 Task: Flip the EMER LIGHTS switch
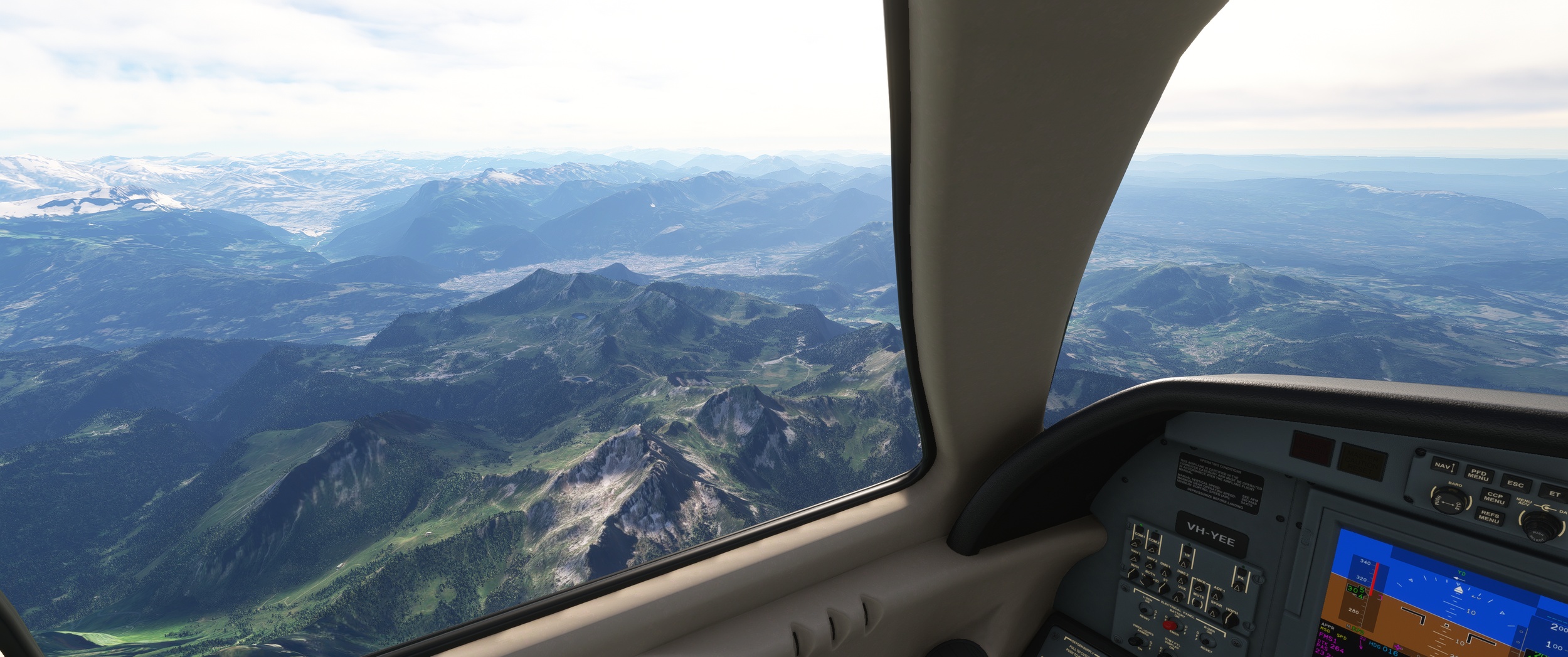click(1135, 640)
